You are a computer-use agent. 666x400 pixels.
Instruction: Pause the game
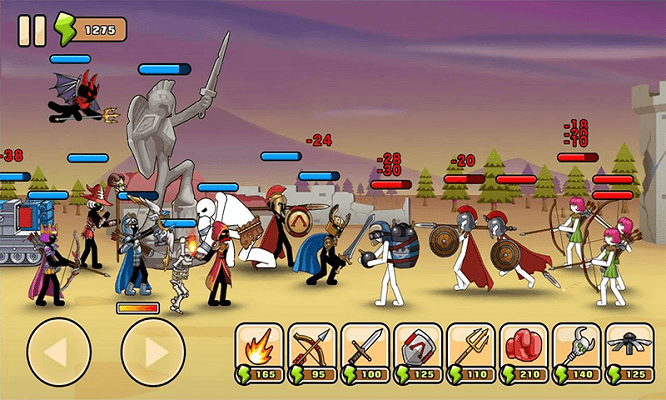click(32, 30)
